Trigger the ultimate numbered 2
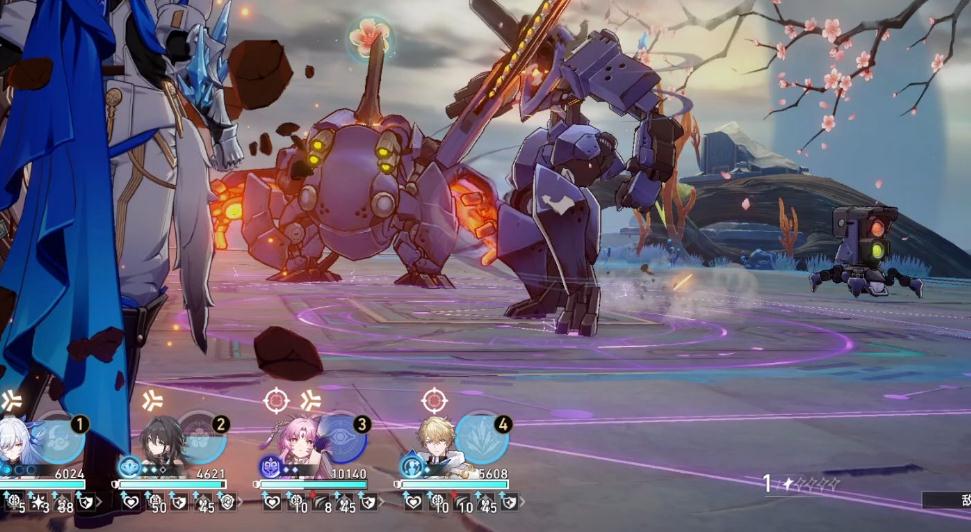971x532 pixels. tap(203, 440)
